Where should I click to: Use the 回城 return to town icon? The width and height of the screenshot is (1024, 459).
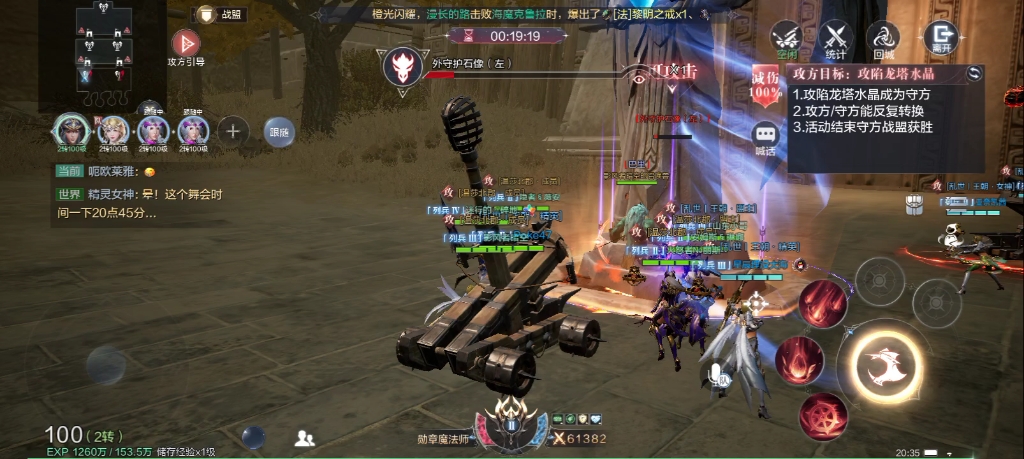[x=883, y=38]
